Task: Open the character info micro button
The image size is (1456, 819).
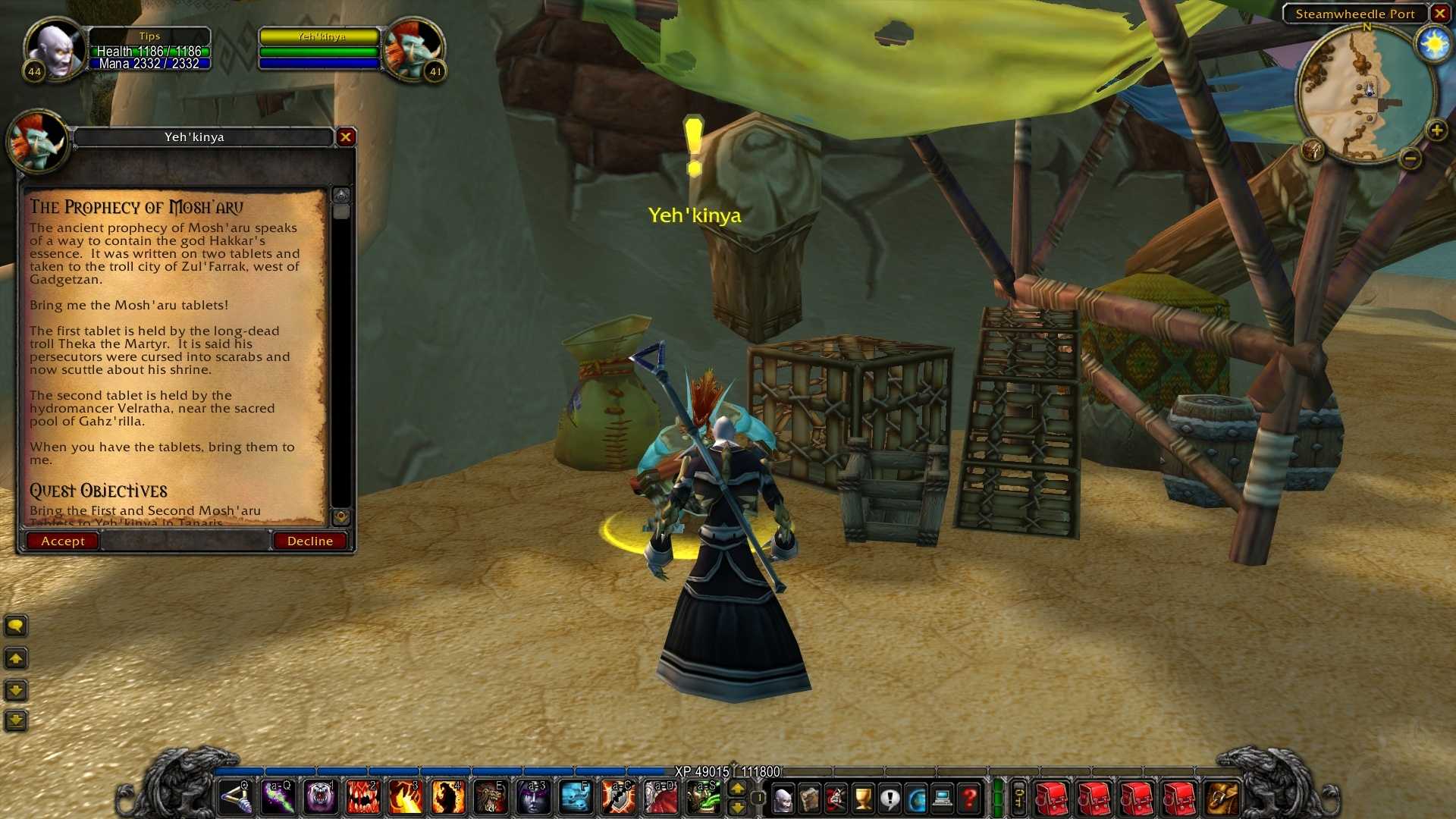Action: tap(783, 799)
